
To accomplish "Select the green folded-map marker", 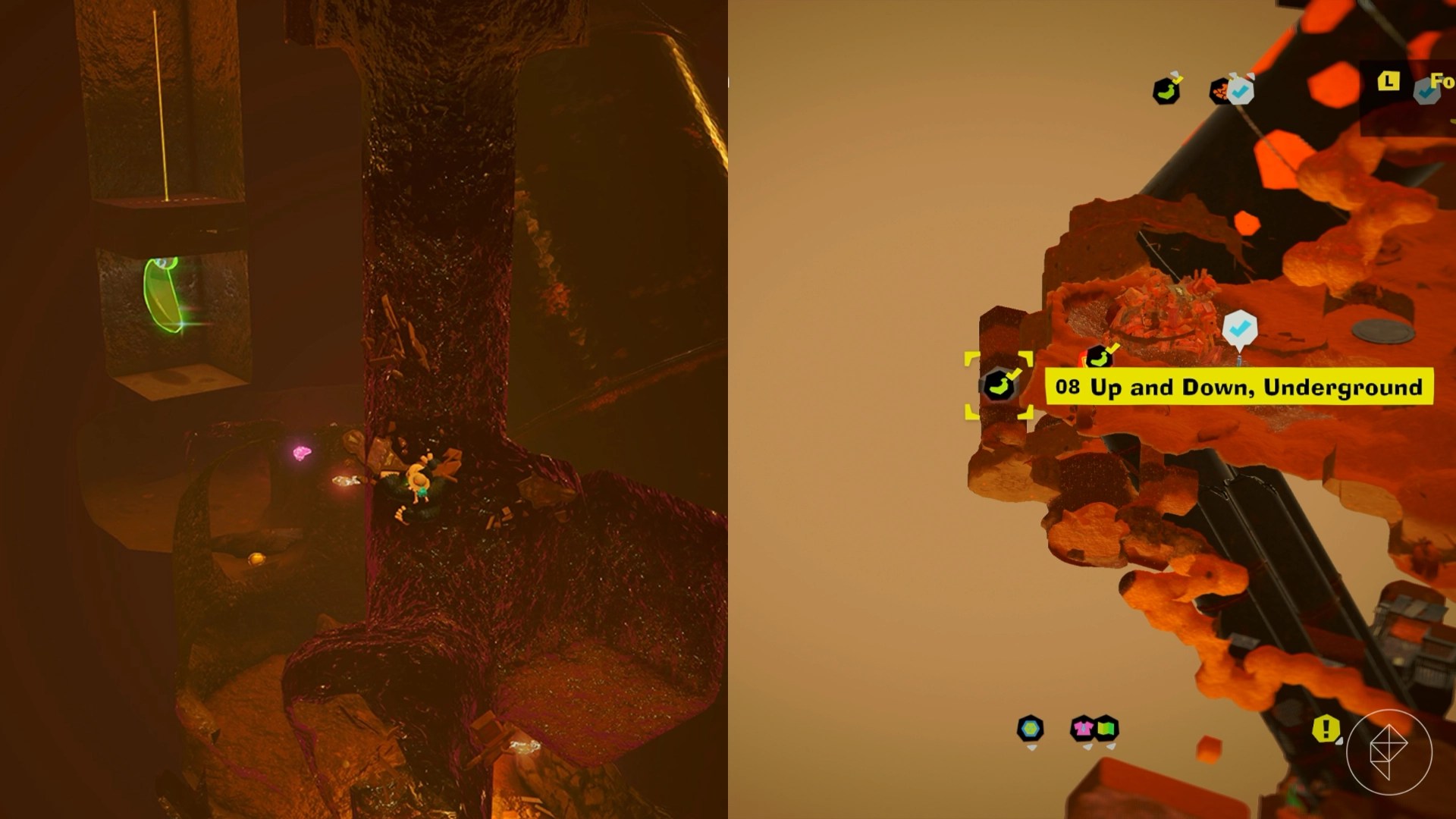I will (1107, 729).
